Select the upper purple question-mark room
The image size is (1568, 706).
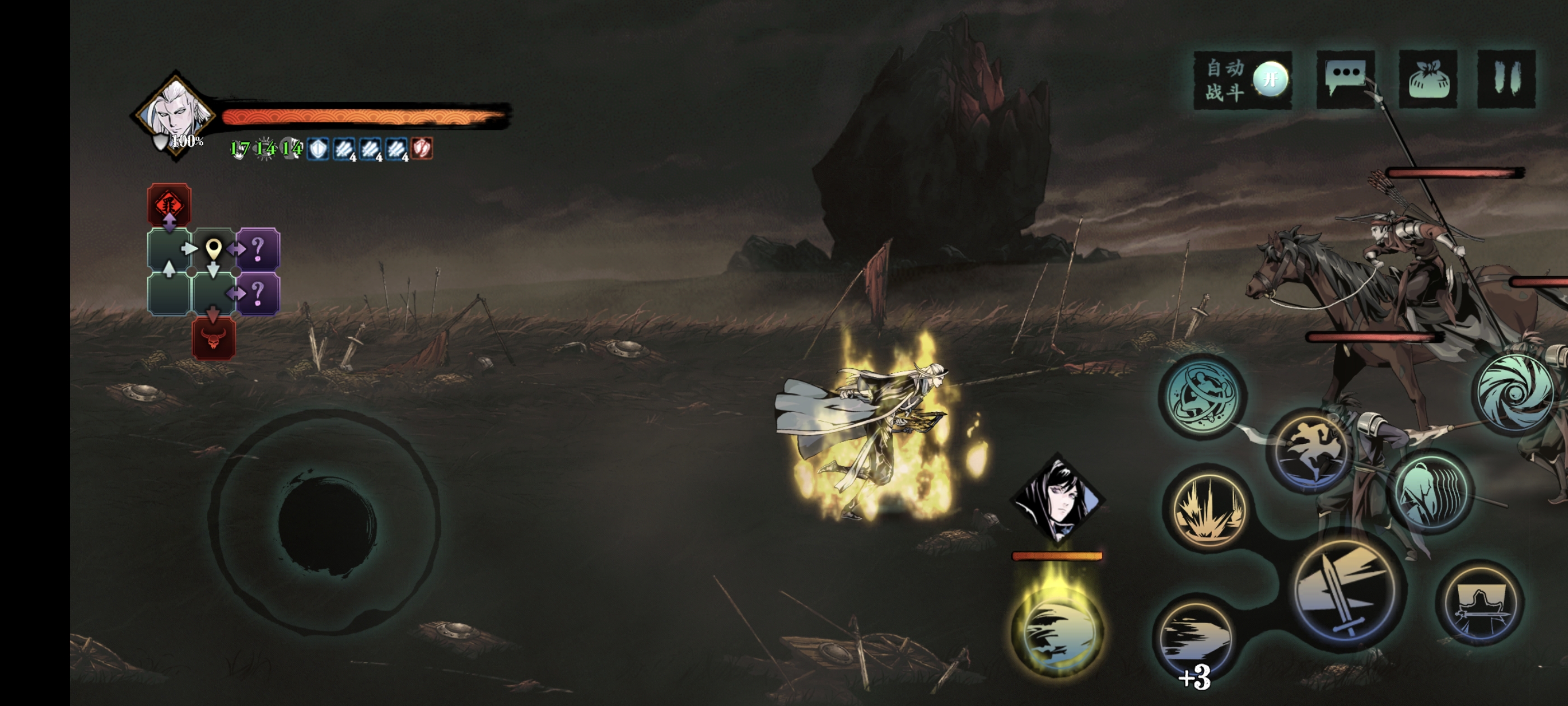(258, 249)
